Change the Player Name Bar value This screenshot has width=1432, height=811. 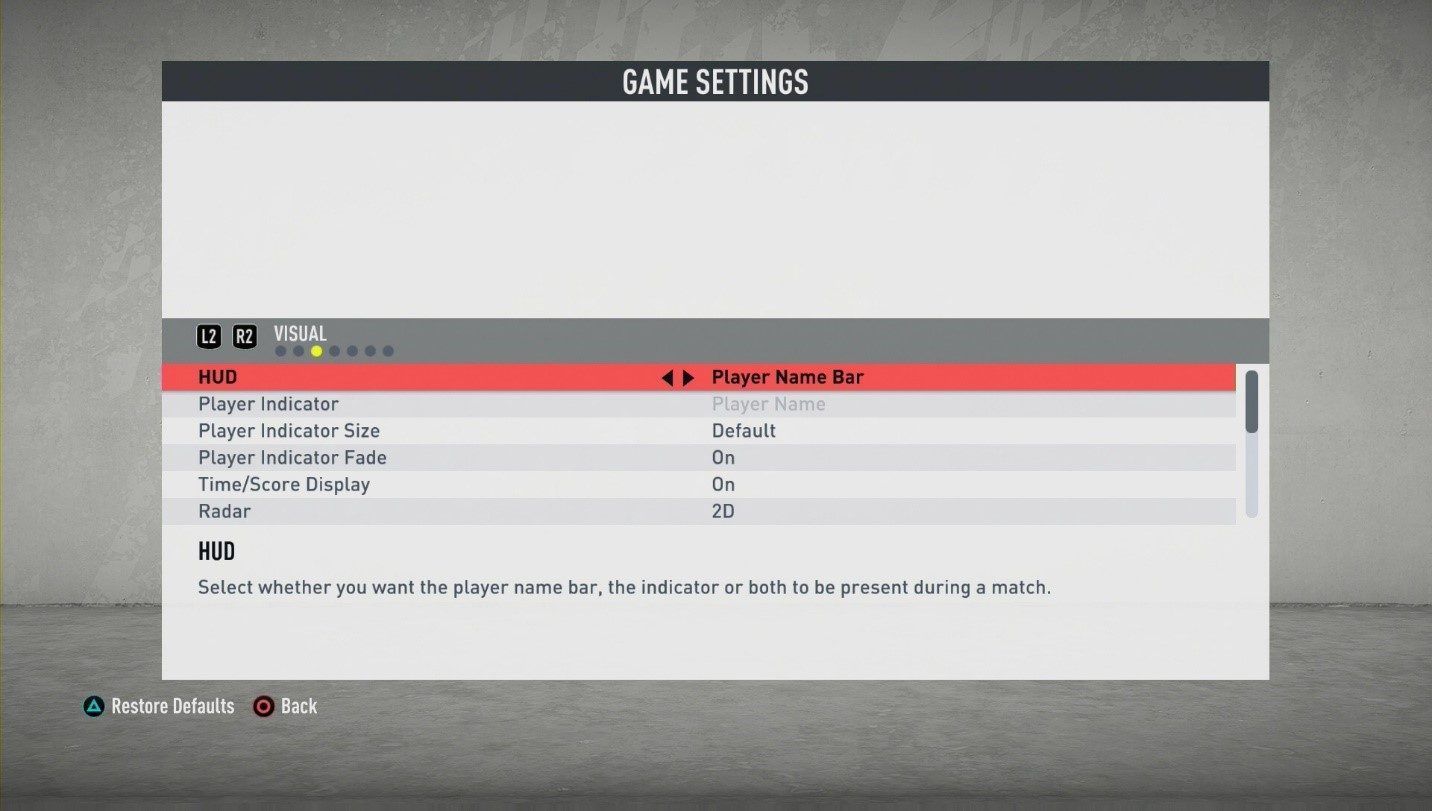tap(789, 377)
